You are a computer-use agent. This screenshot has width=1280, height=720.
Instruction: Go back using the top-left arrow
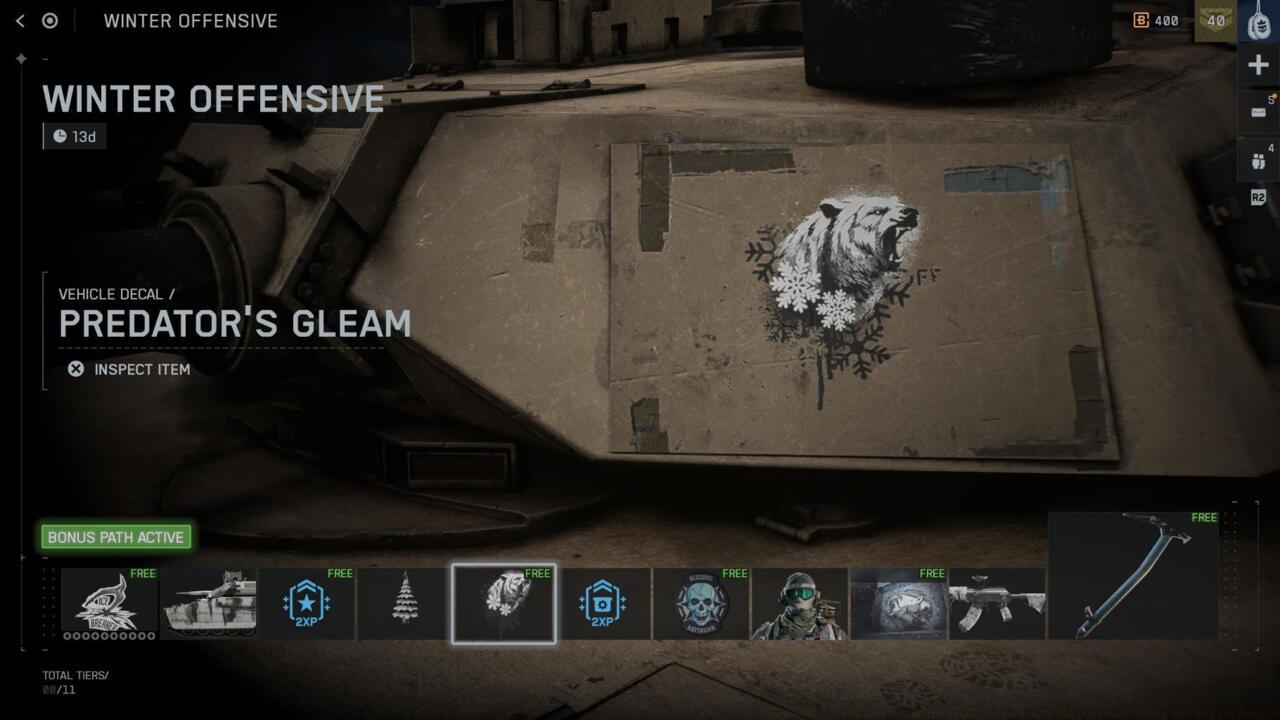20,21
